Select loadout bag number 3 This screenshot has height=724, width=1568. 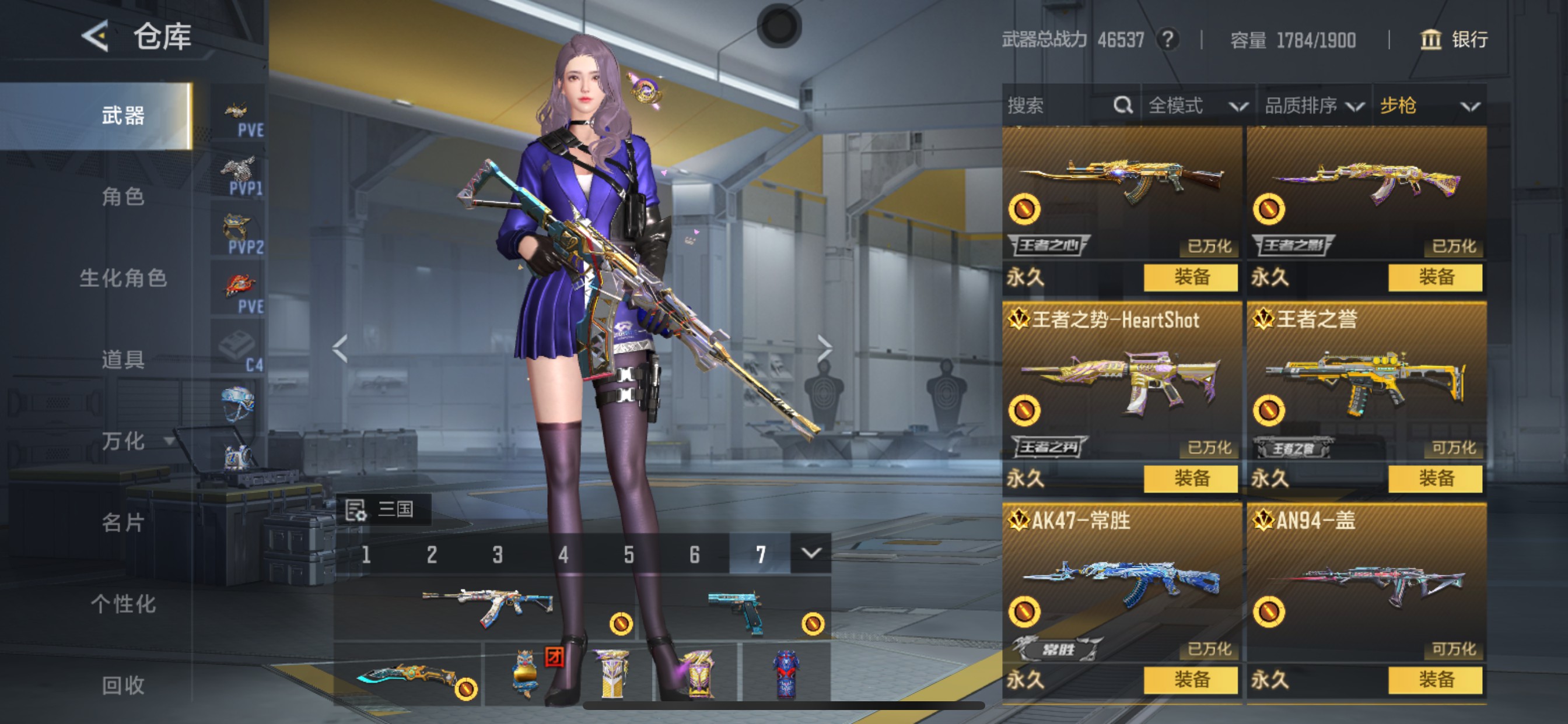click(498, 554)
